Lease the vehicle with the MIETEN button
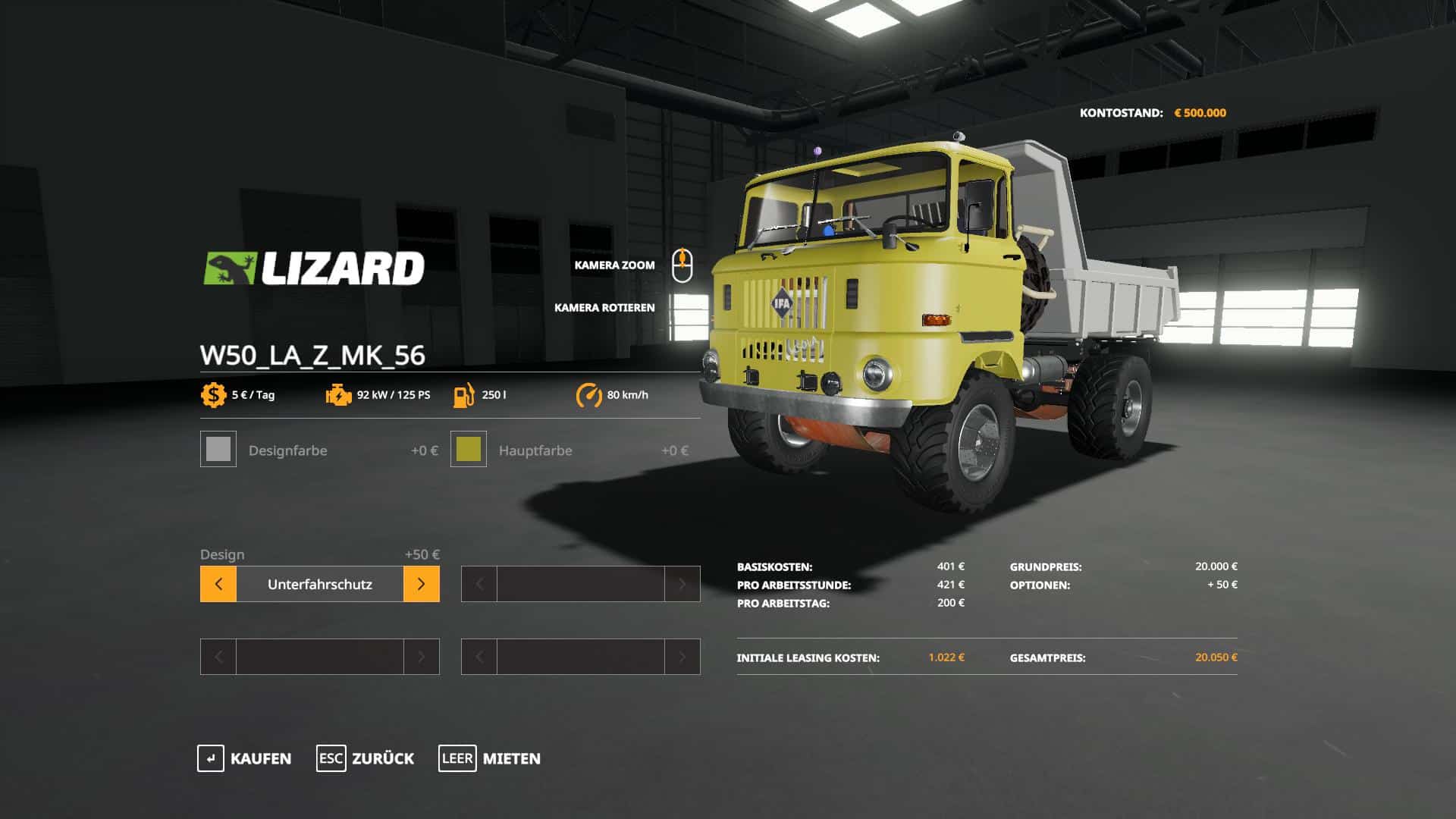The height and width of the screenshot is (819, 1456). 490,758
